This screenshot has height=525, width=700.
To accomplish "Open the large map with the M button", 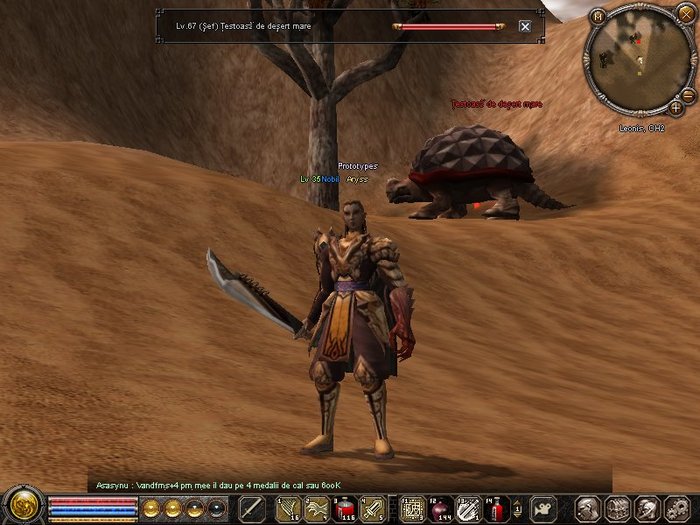I will (599, 16).
